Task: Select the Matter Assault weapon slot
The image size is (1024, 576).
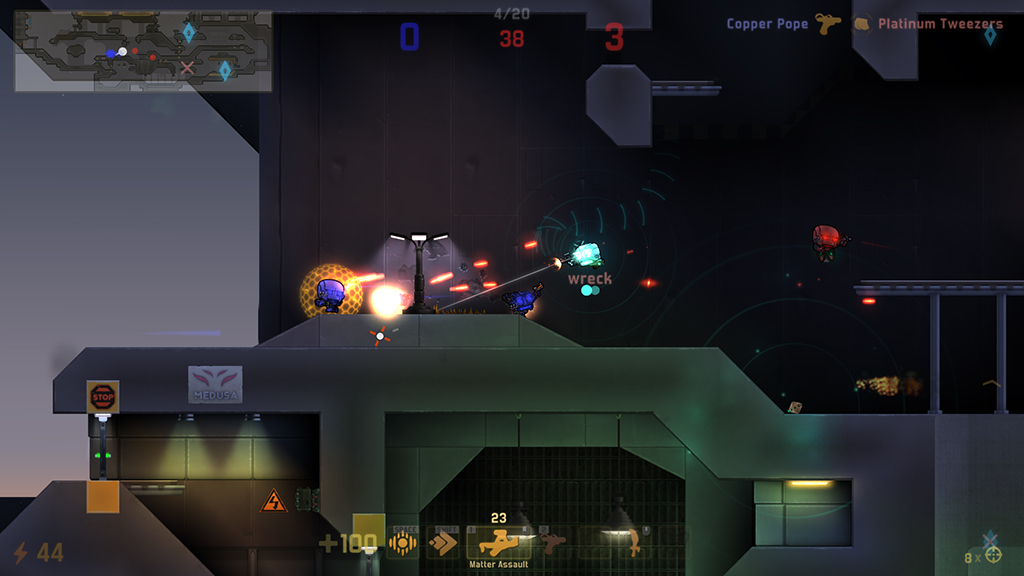Action: click(x=499, y=543)
